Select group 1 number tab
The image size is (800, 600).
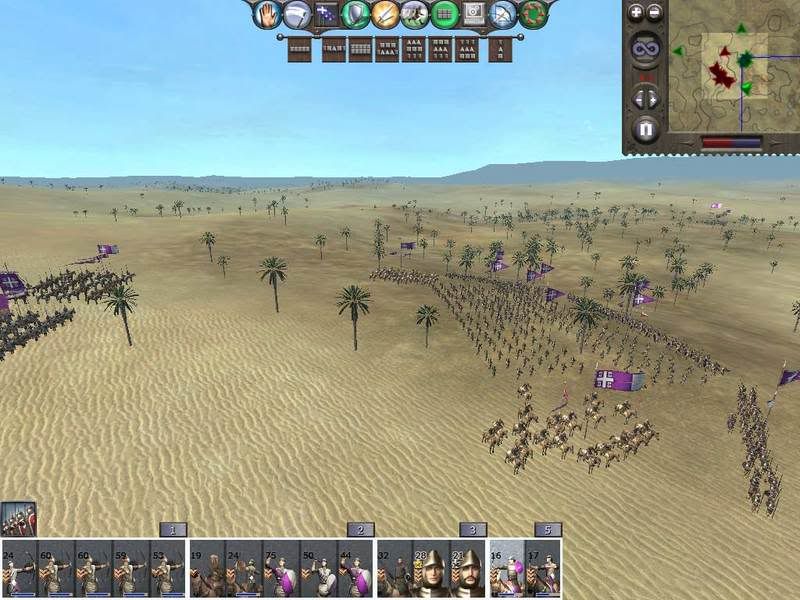[173, 529]
